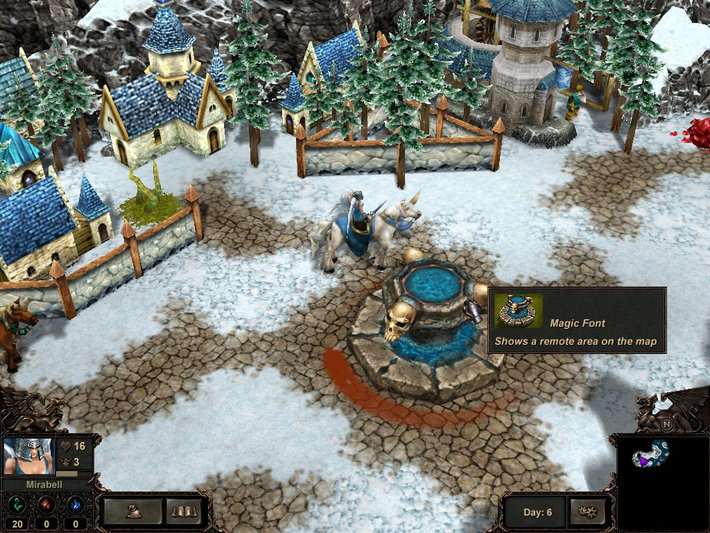Viewport: 710px width, 533px height.
Task: Click the Day: 6 end-turn button
Action: [x=535, y=512]
